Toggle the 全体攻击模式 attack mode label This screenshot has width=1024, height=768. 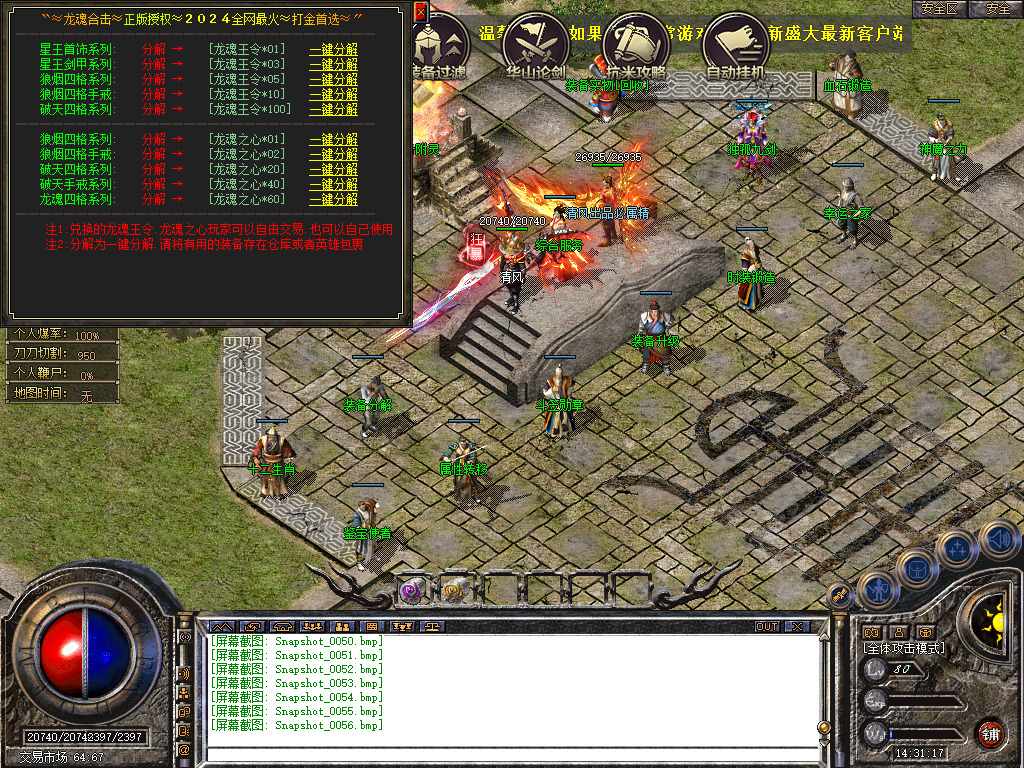[x=904, y=648]
